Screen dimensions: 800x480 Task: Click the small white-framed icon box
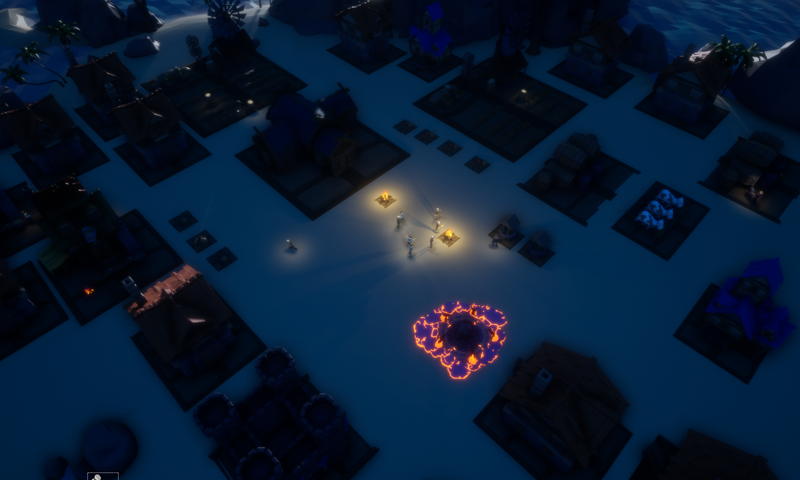point(103,476)
